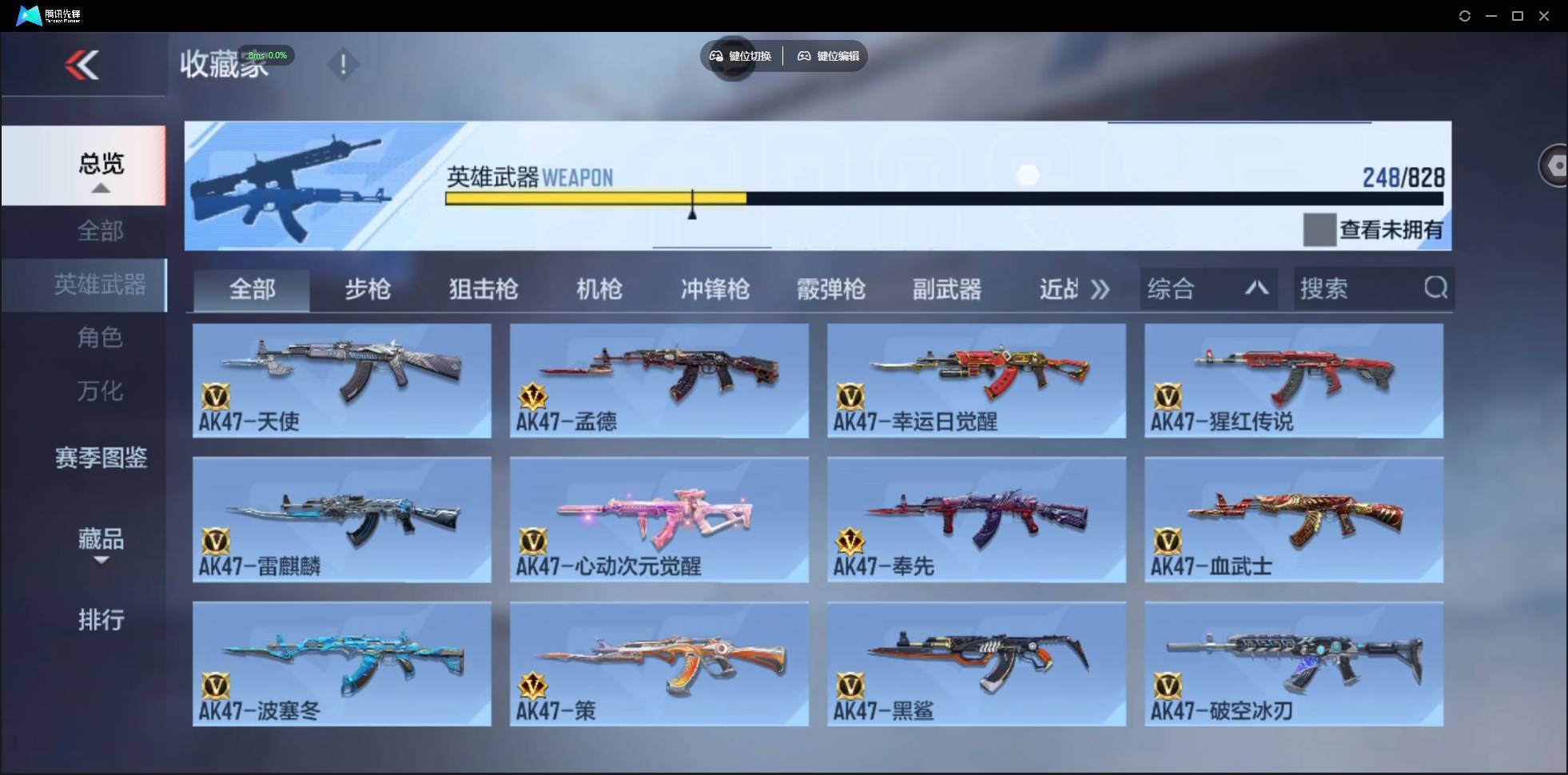
Task: Click the exclamation notice icon beside 收藏家
Action: (344, 64)
